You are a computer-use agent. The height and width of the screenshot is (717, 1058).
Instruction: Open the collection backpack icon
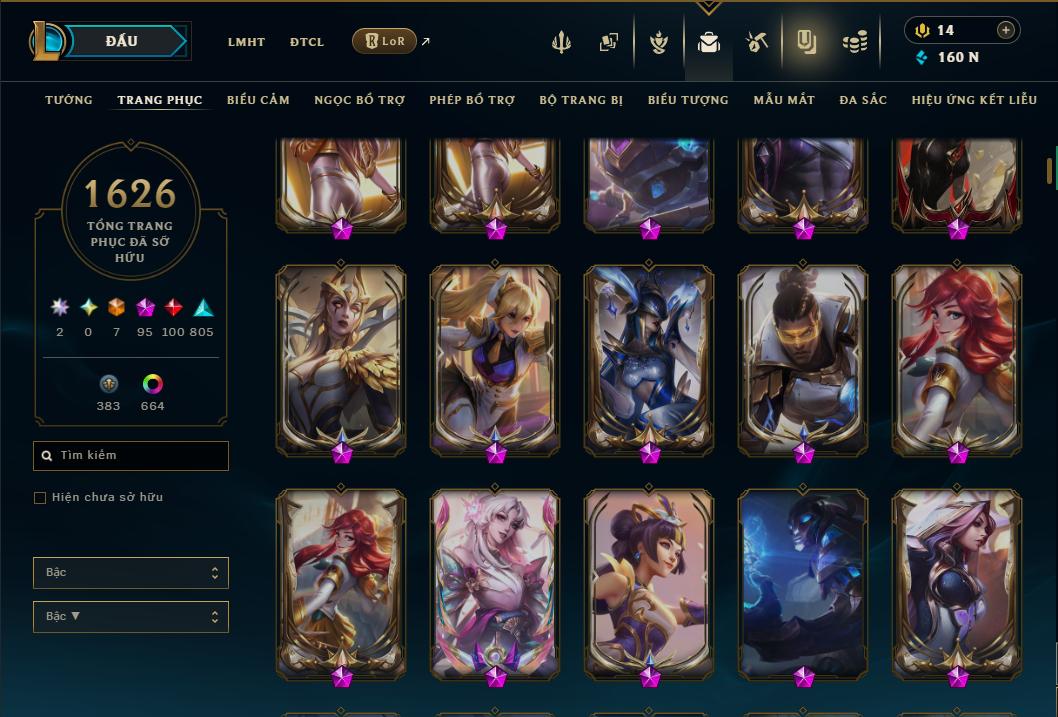click(x=709, y=42)
